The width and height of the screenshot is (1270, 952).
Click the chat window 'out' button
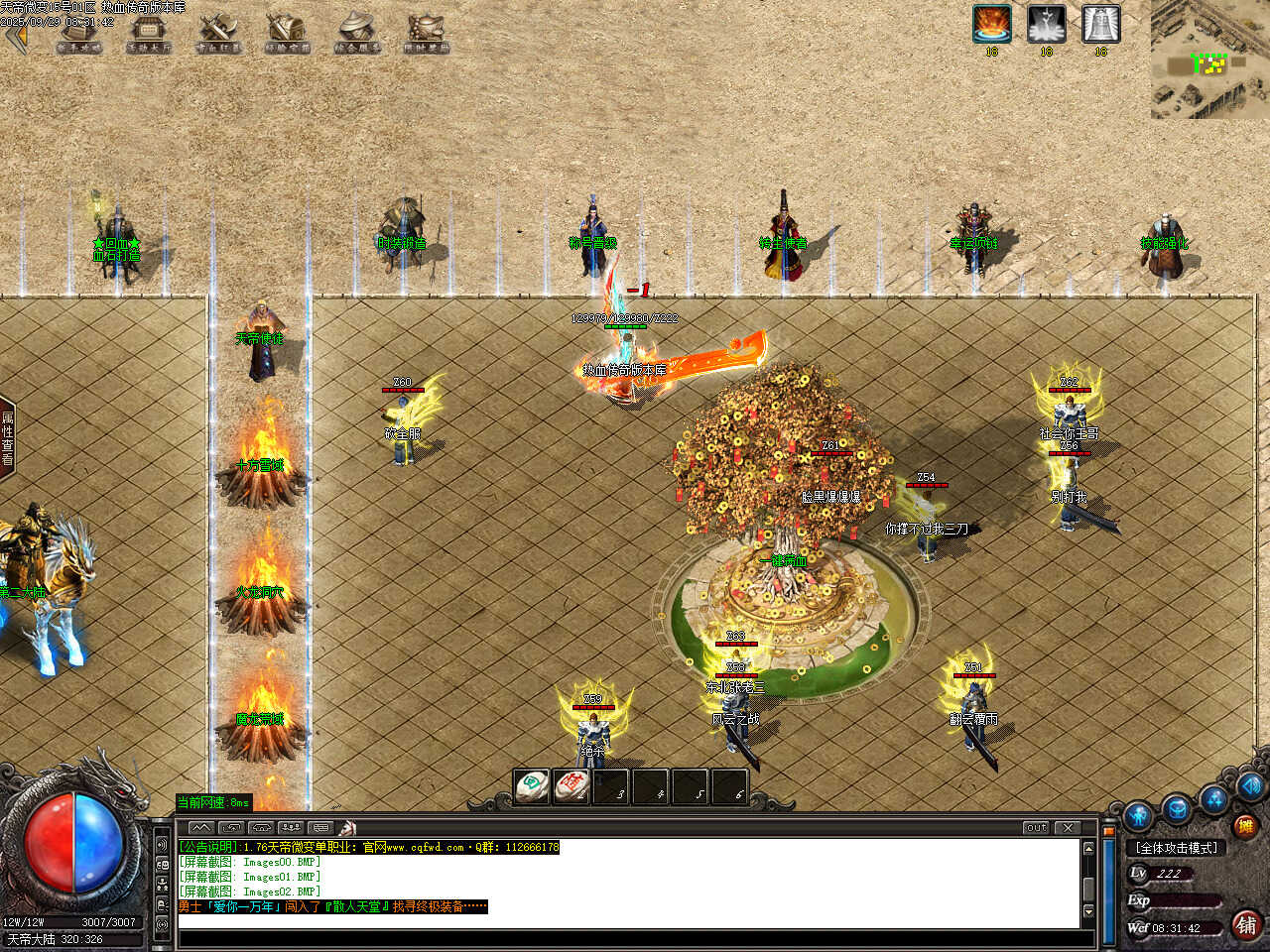[1036, 827]
